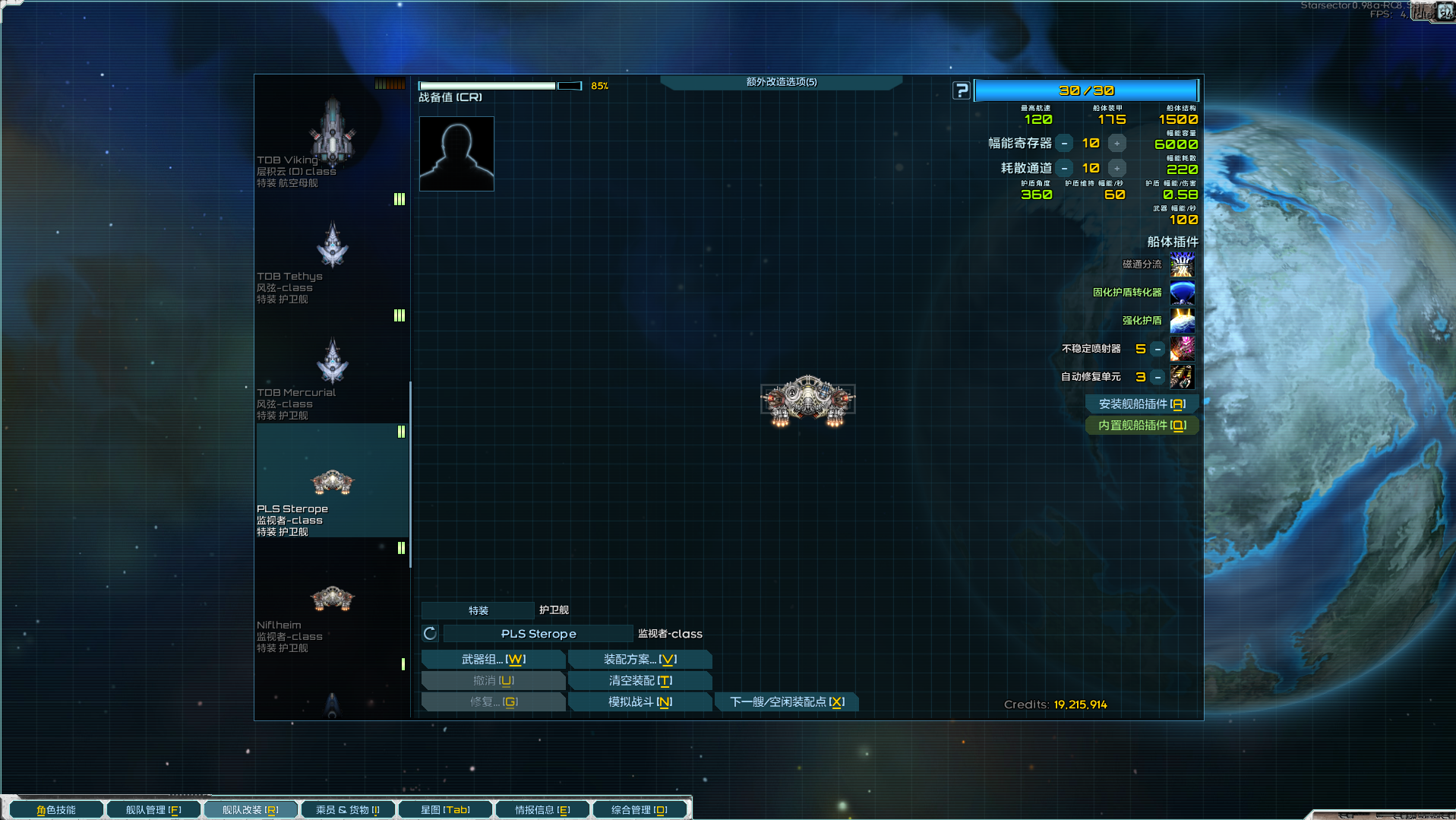Viewport: 1456px width, 820px height.
Task: Go to next ship with idle points
Action: pos(786,702)
